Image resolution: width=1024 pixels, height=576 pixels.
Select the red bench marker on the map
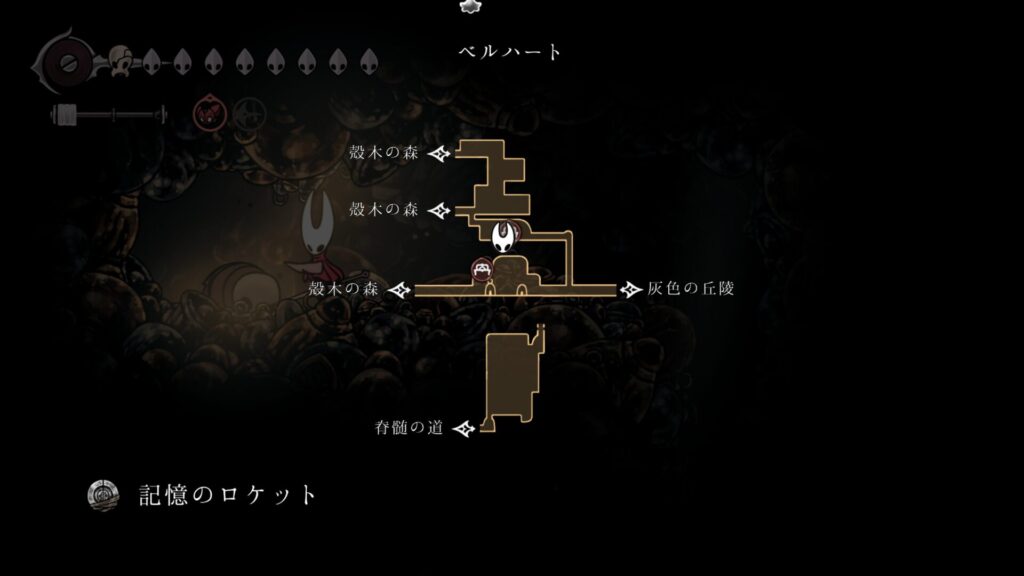pos(483,268)
